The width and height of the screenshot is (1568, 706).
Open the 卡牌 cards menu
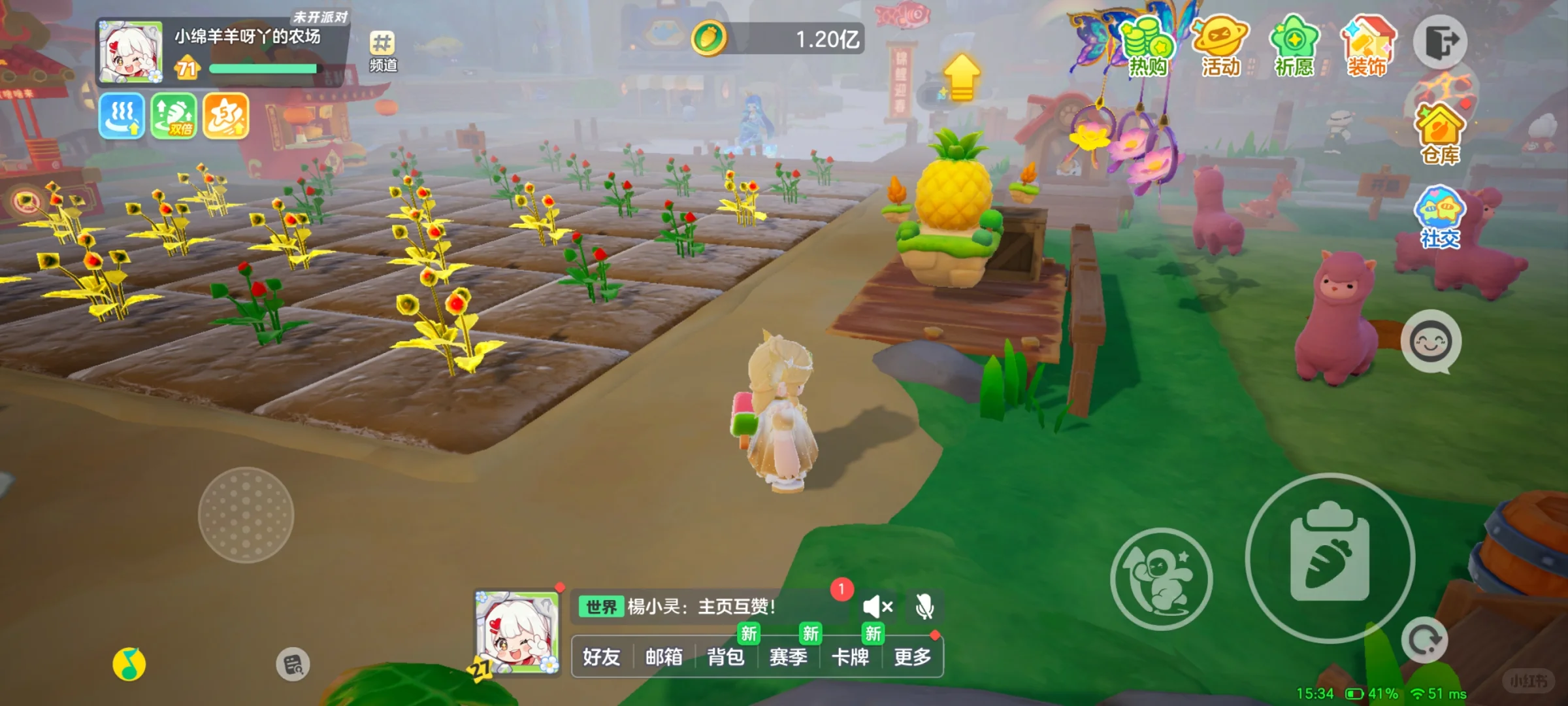click(850, 656)
